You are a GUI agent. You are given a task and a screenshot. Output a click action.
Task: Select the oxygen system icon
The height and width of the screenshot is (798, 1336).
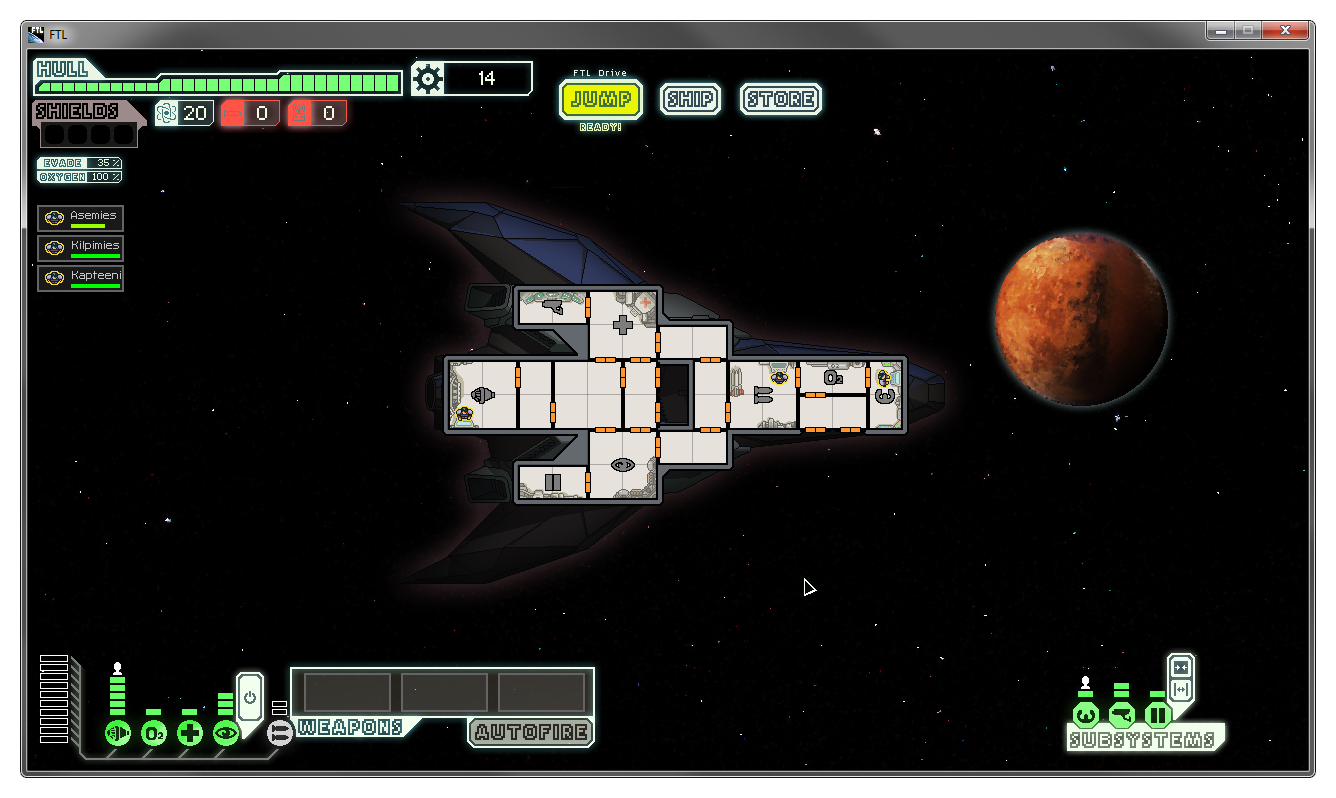pos(154,733)
